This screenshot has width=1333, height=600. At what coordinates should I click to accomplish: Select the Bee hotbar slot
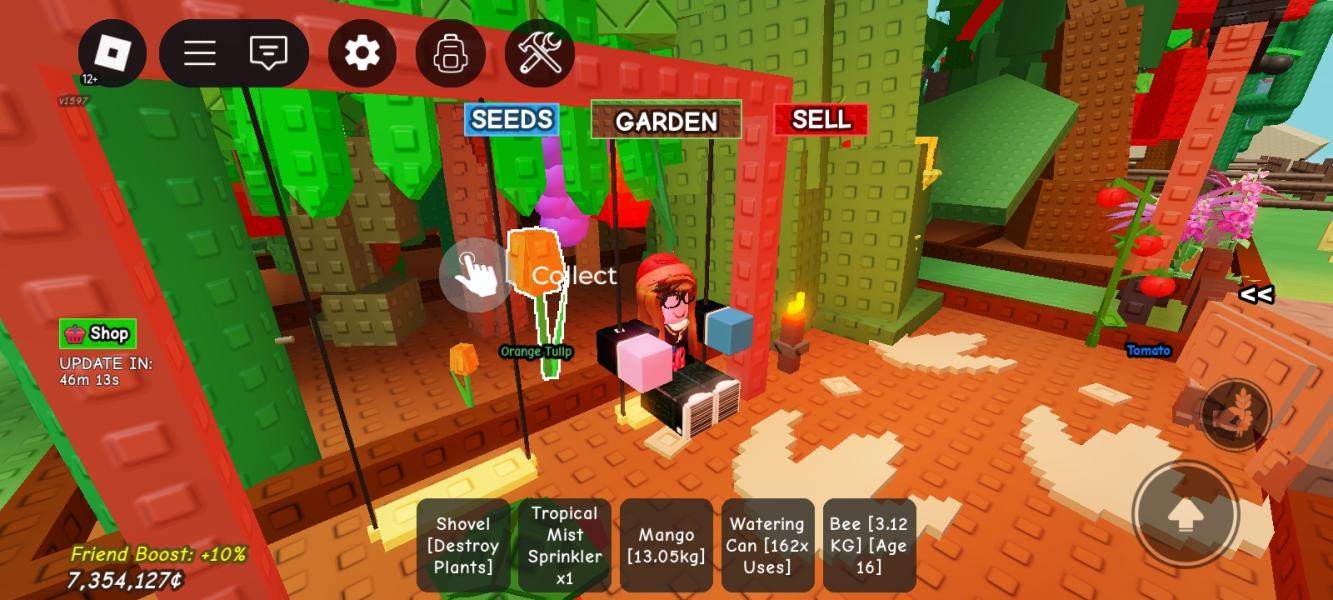point(869,545)
